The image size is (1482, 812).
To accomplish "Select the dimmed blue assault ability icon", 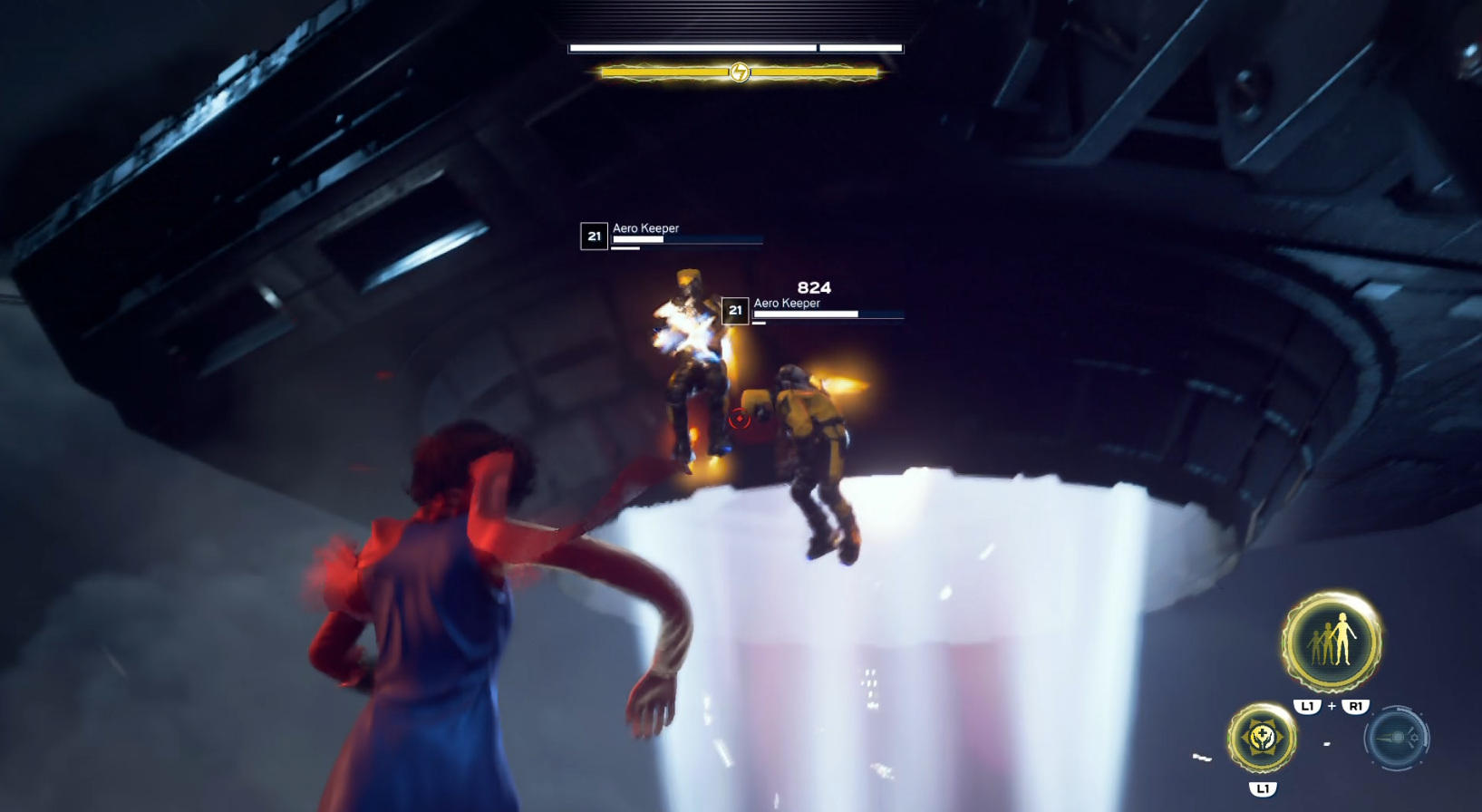I will click(1396, 739).
